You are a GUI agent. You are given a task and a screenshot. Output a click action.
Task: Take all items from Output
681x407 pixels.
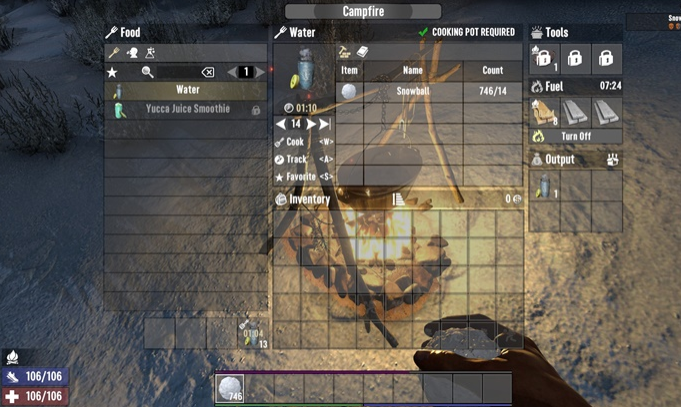612,159
